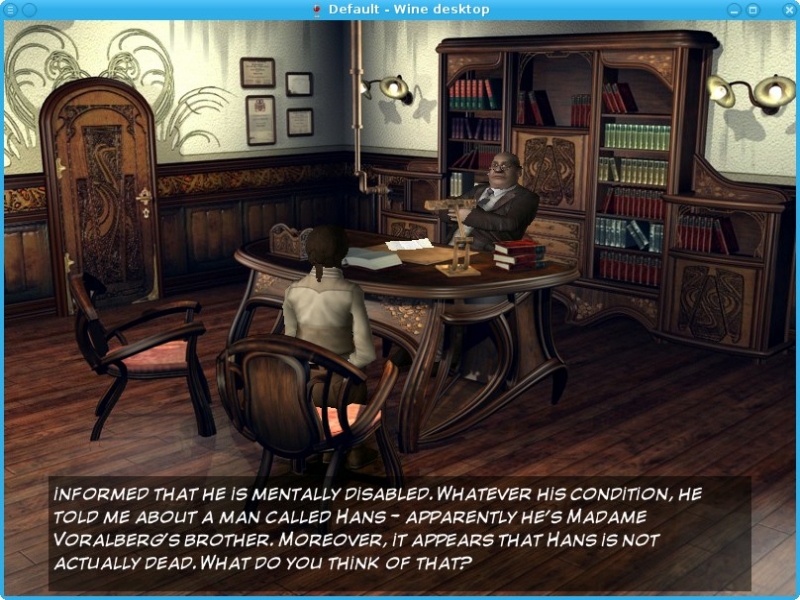
Task: Close the Wine desktop window
Action: (790, 9)
